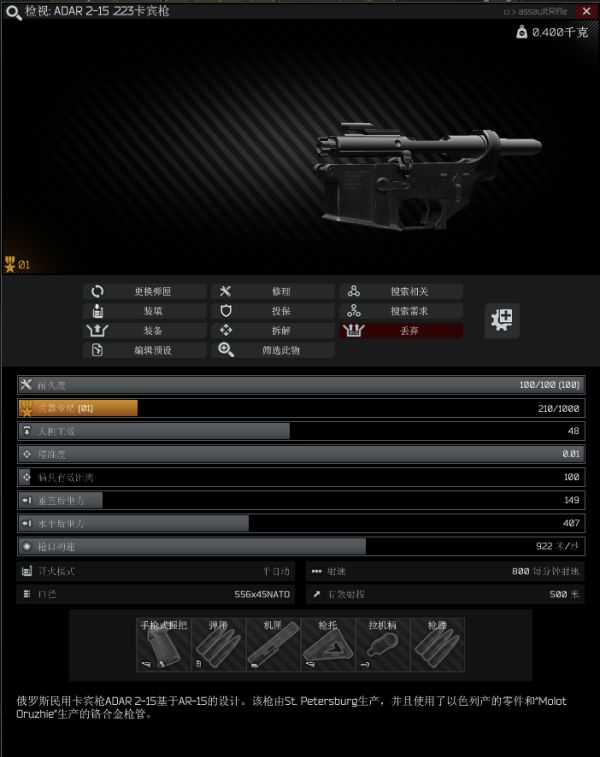Open 编辑预设 (edit preset)
Viewport: 600px width, 757px height.
145,351
